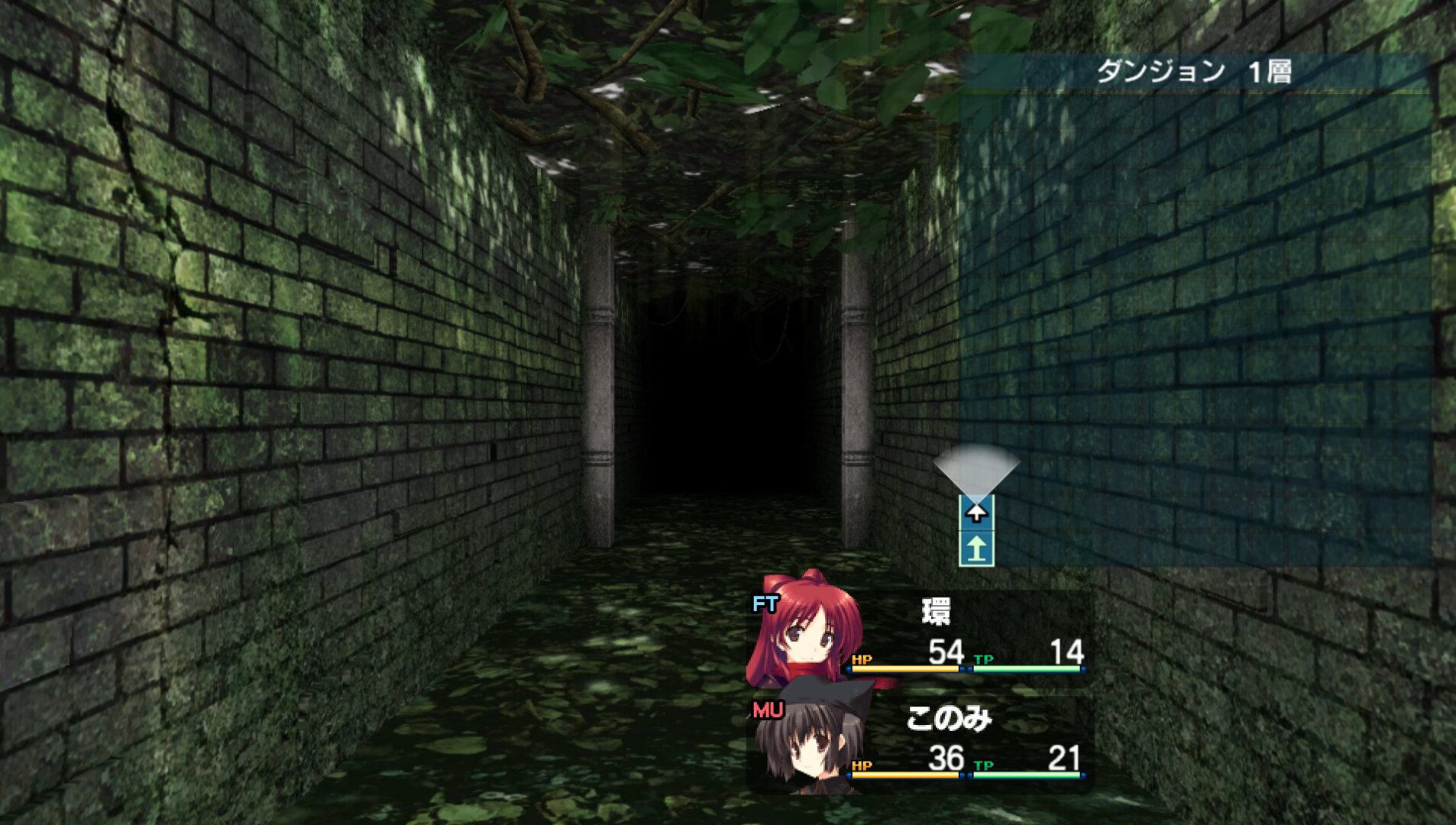Select party member 環 status panel
Screen dimensions: 1456x825
(920, 638)
